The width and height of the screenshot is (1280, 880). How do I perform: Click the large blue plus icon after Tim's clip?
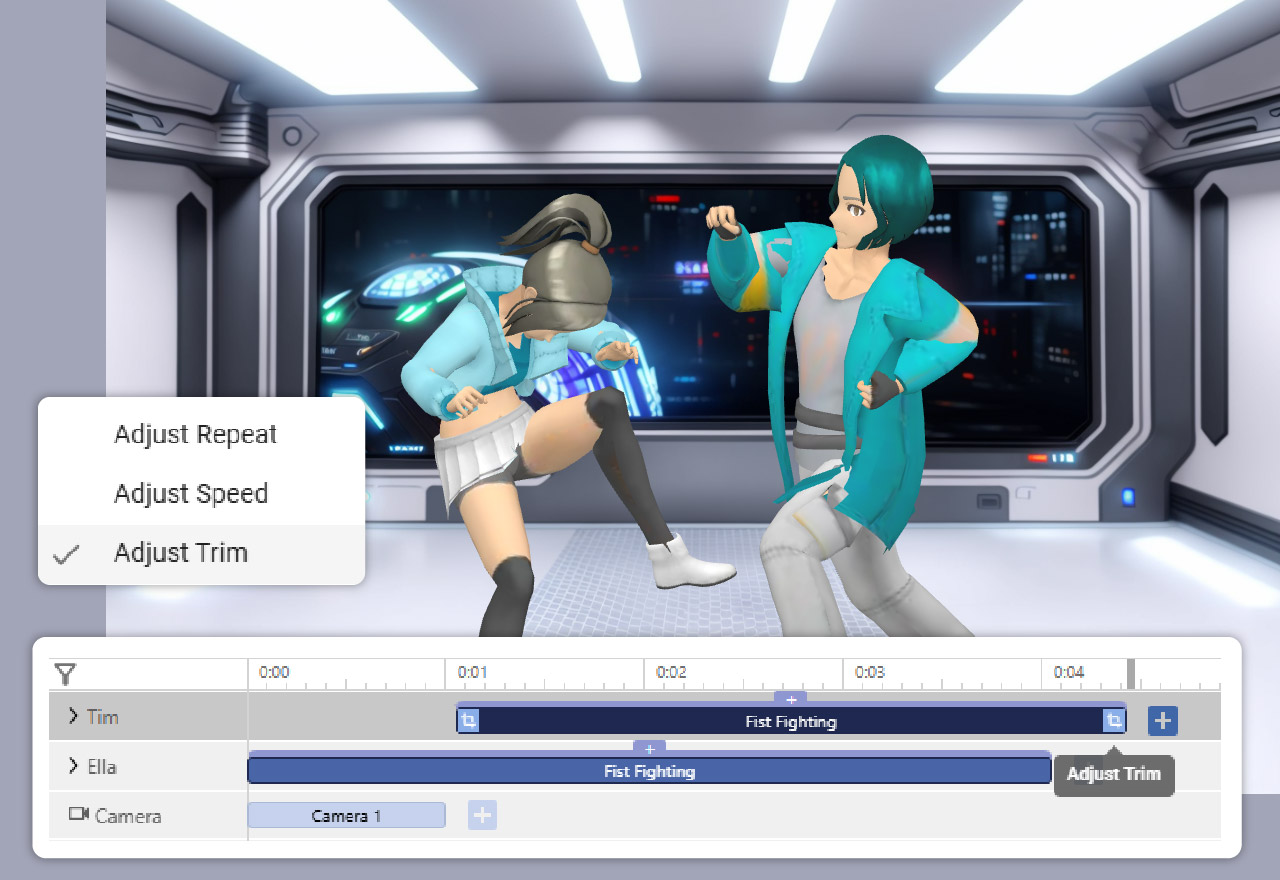[x=1162, y=719]
